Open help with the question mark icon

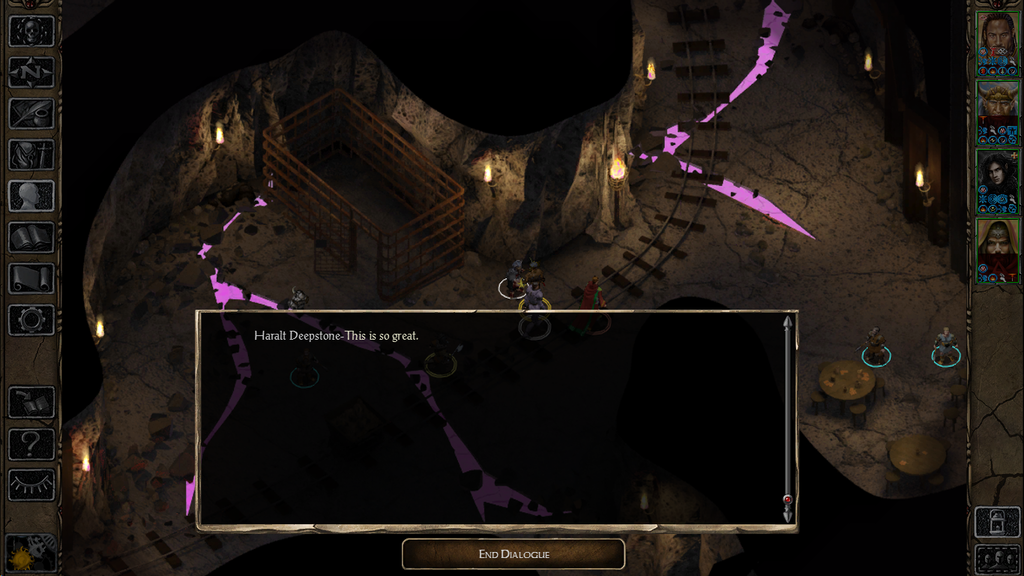(31, 443)
